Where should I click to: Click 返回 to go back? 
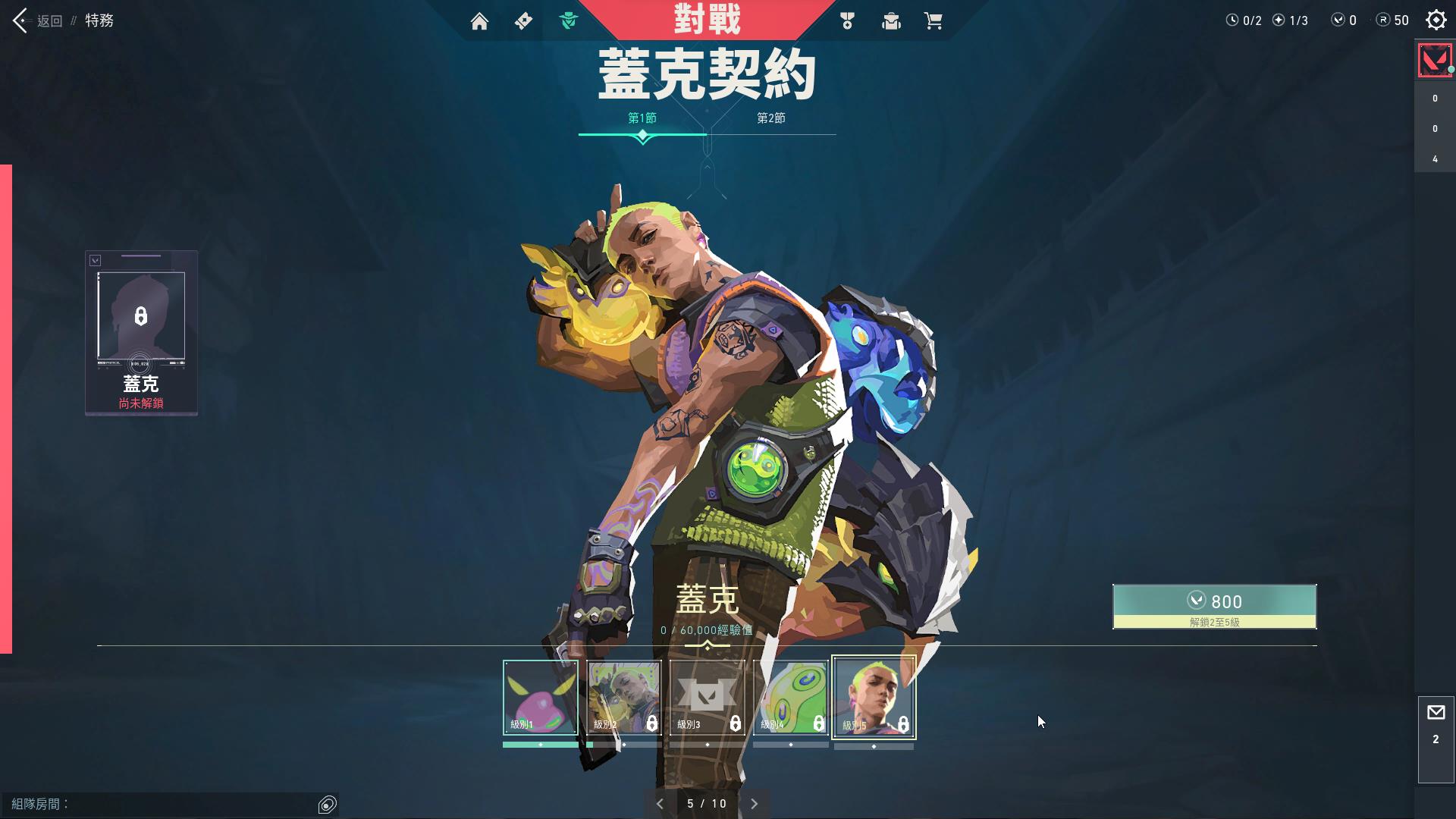point(49,20)
